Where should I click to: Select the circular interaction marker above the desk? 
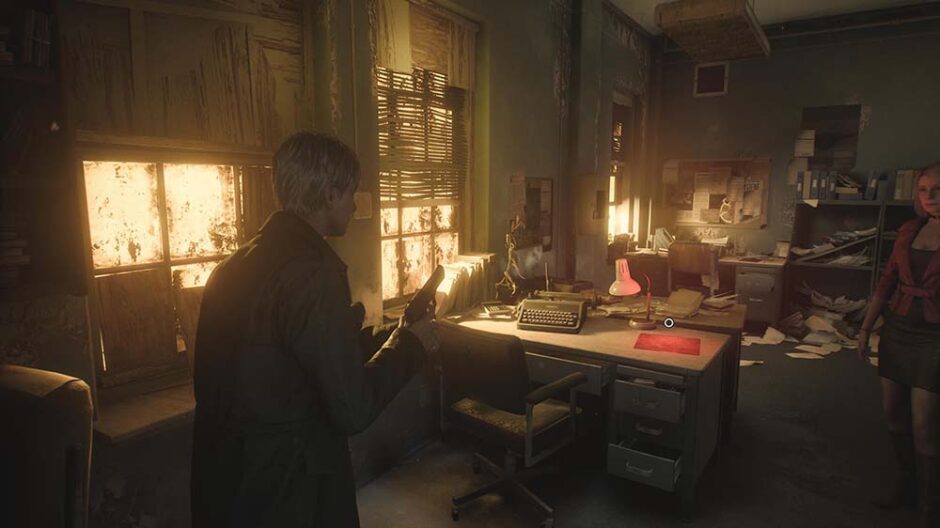[x=669, y=322]
